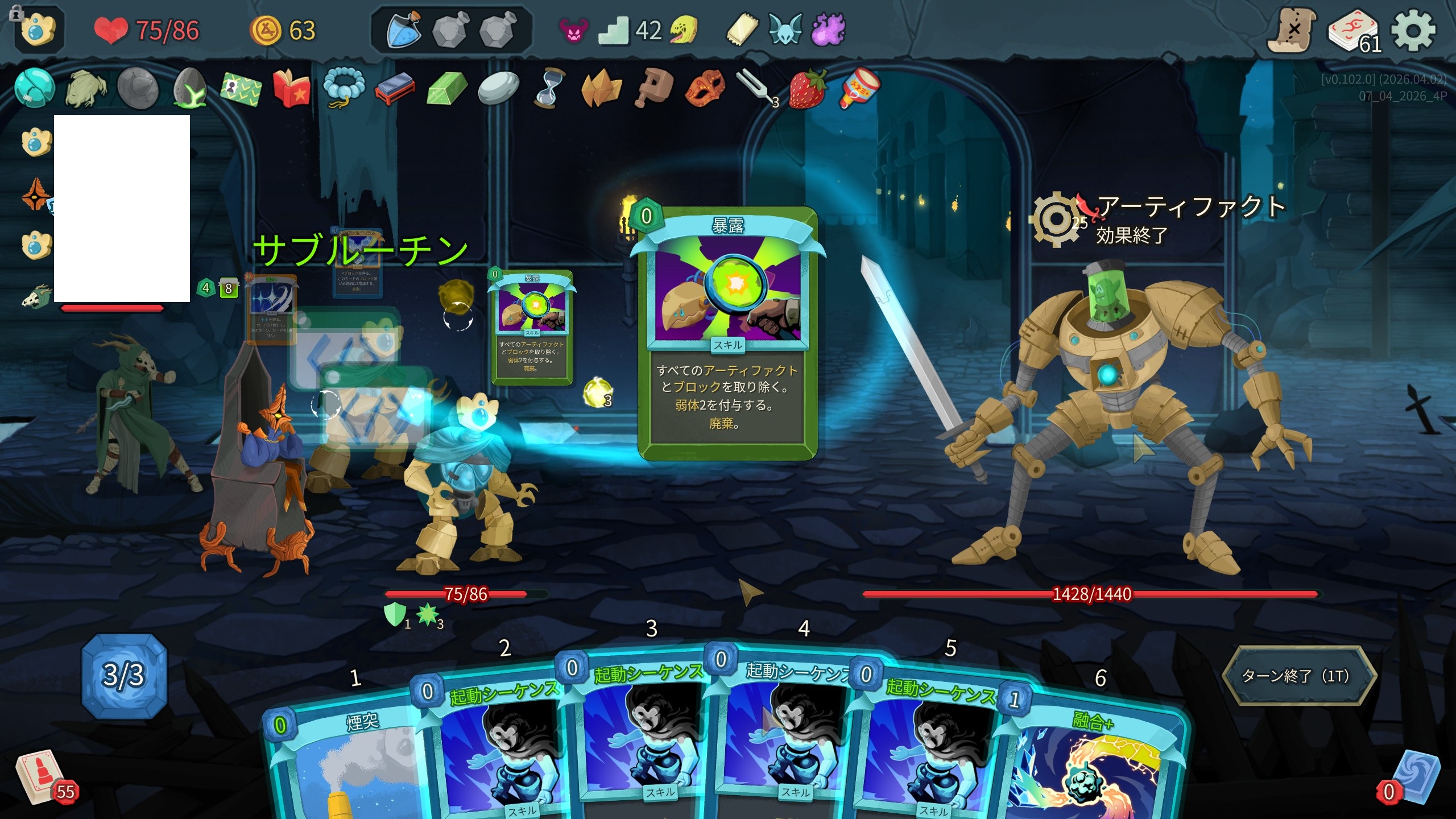Inspect the beaded bracelet relic
1456x819 pixels.
(343, 88)
